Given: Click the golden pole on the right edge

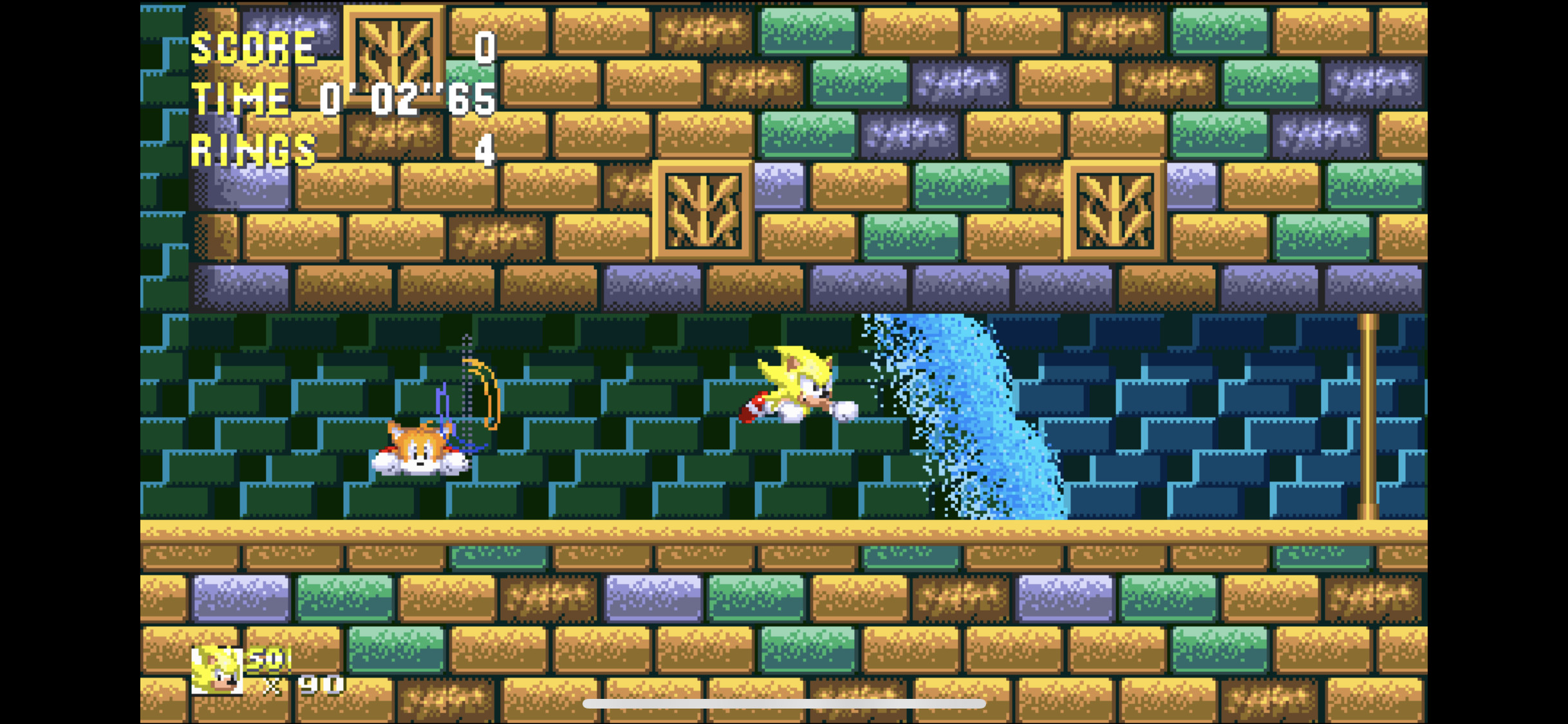Looking at the screenshot, I should [1370, 418].
